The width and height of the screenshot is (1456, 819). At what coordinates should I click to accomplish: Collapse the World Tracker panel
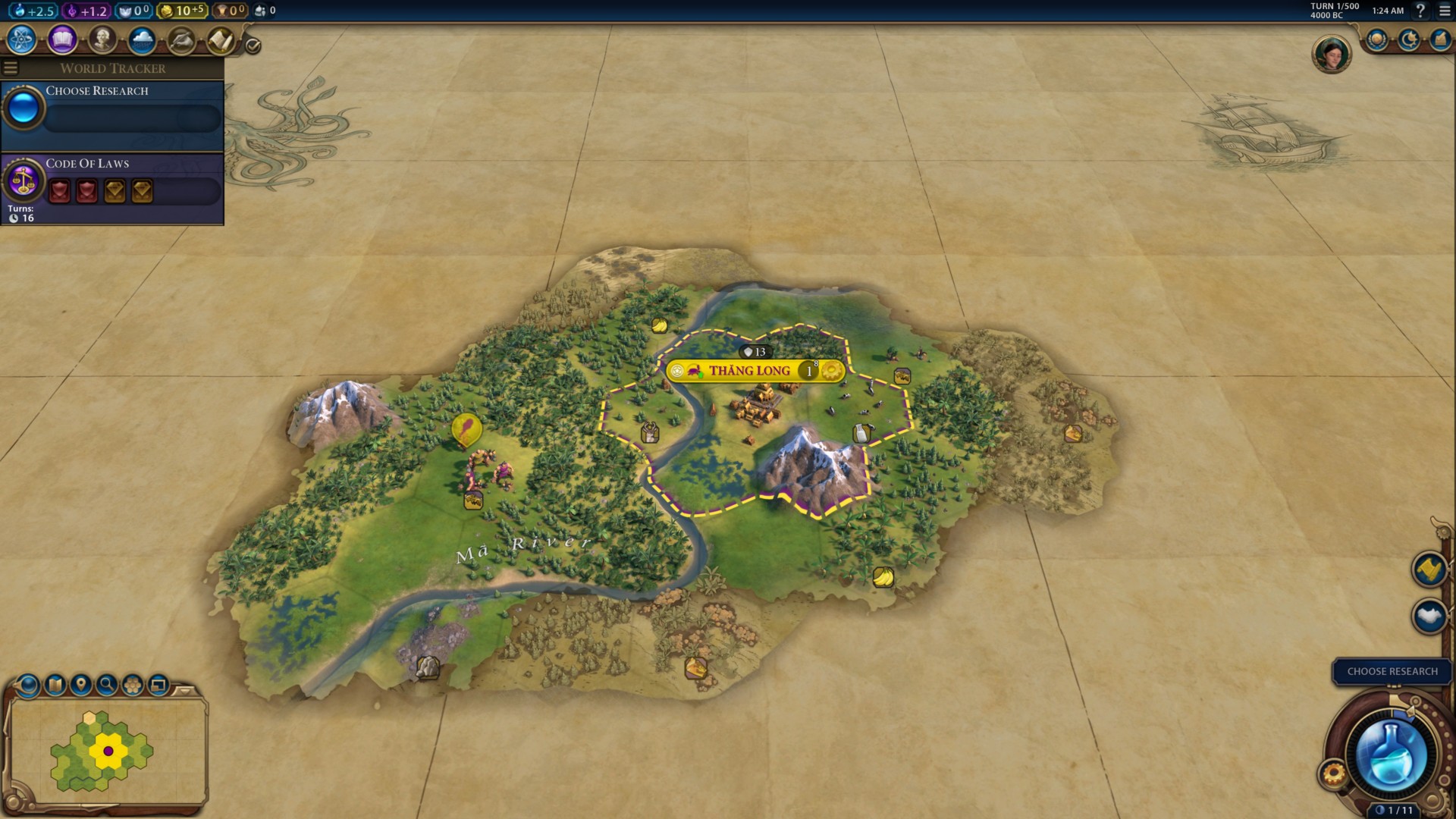point(9,67)
